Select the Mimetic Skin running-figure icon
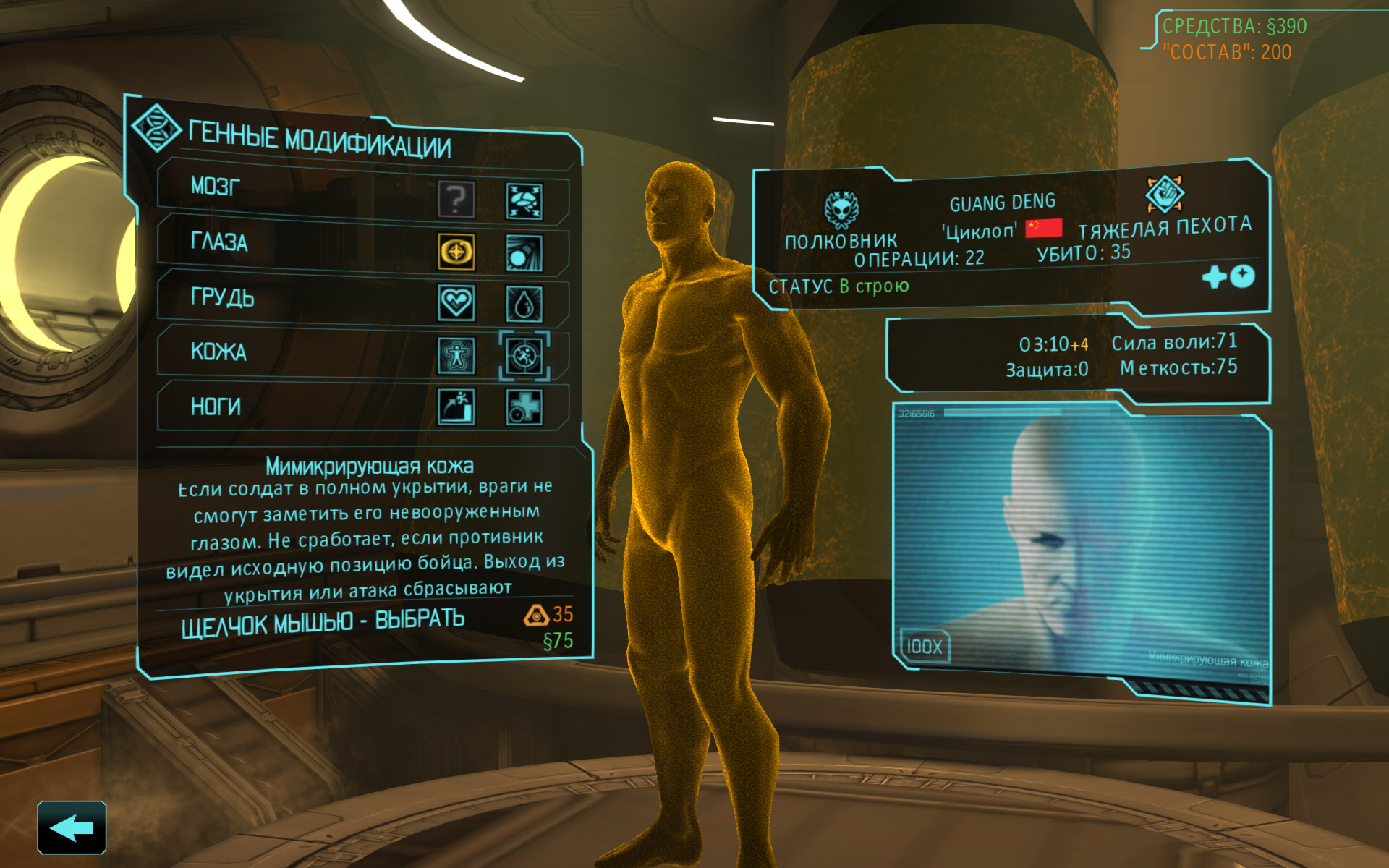 pyautogui.click(x=524, y=355)
